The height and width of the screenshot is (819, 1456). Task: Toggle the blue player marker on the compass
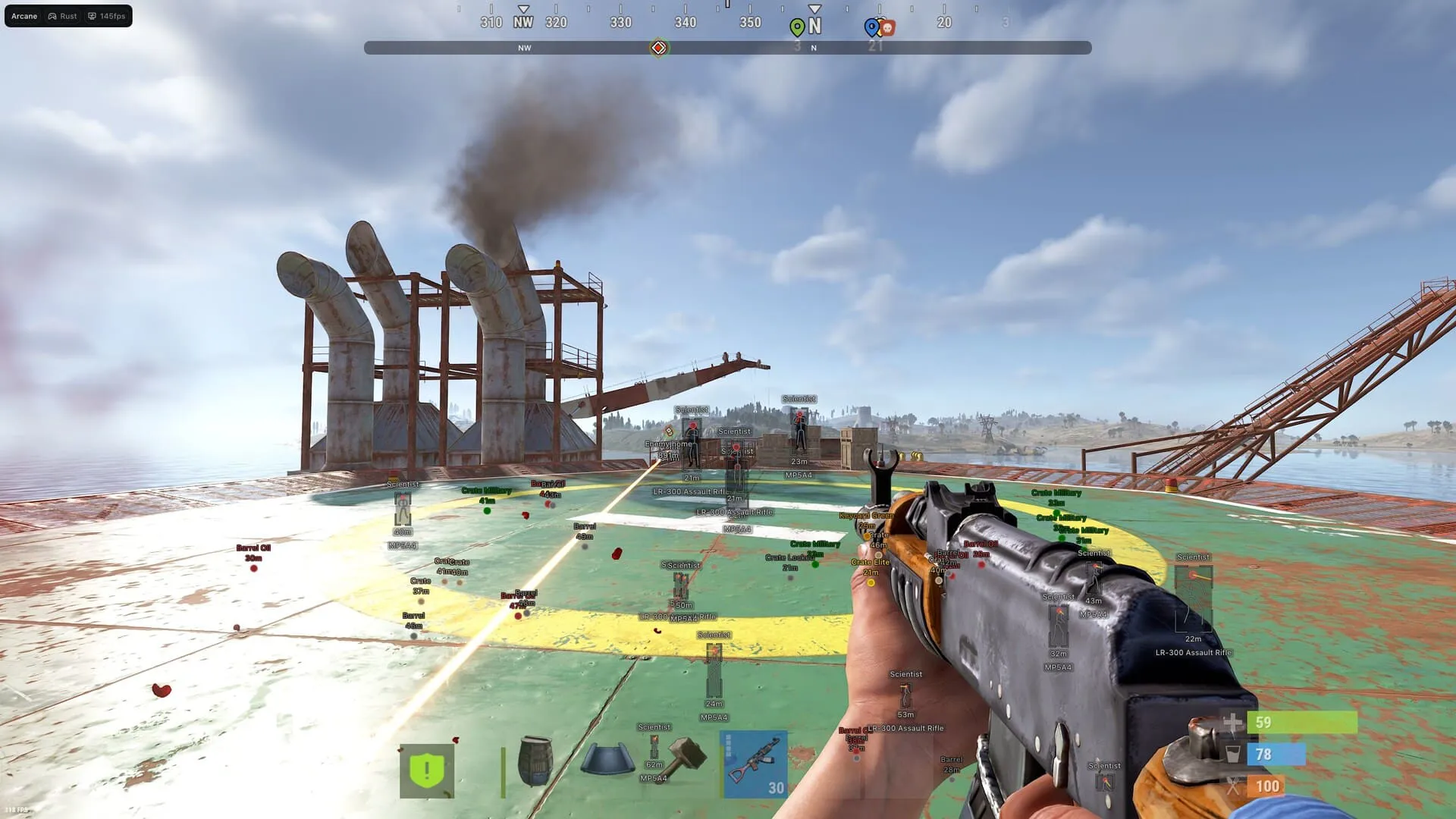point(871,27)
